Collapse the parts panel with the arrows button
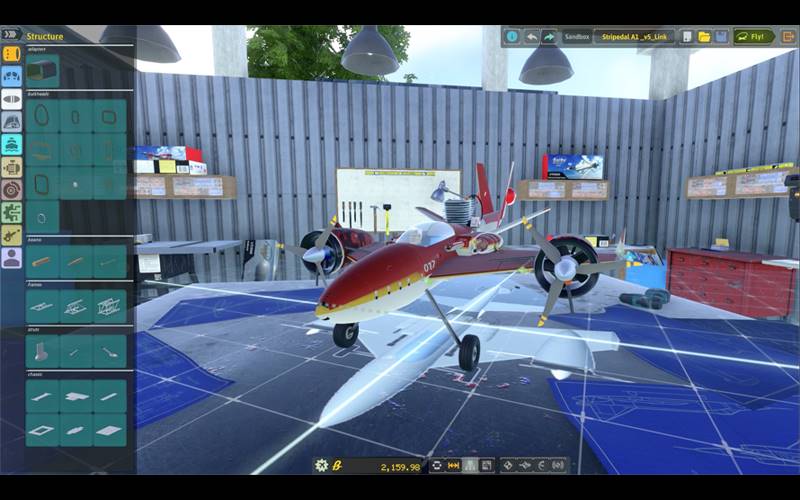Image resolution: width=800 pixels, height=500 pixels. click(x=11, y=34)
